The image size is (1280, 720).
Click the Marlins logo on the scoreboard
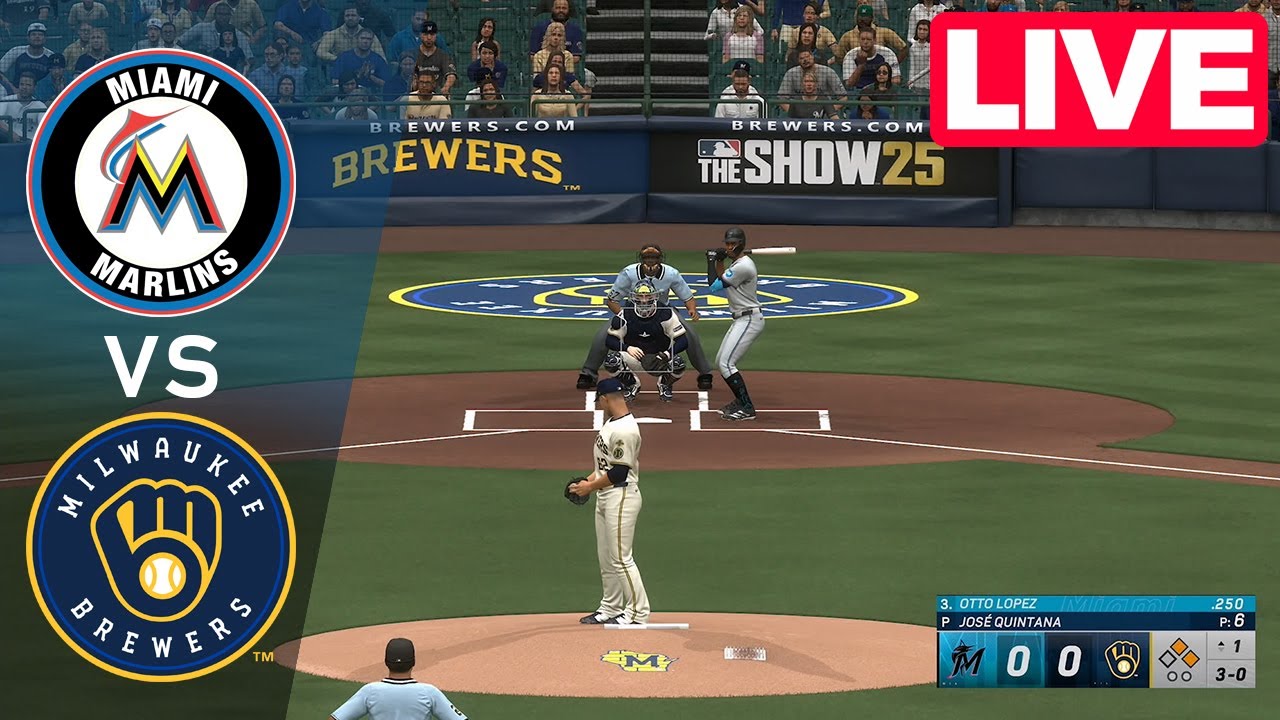(965, 659)
